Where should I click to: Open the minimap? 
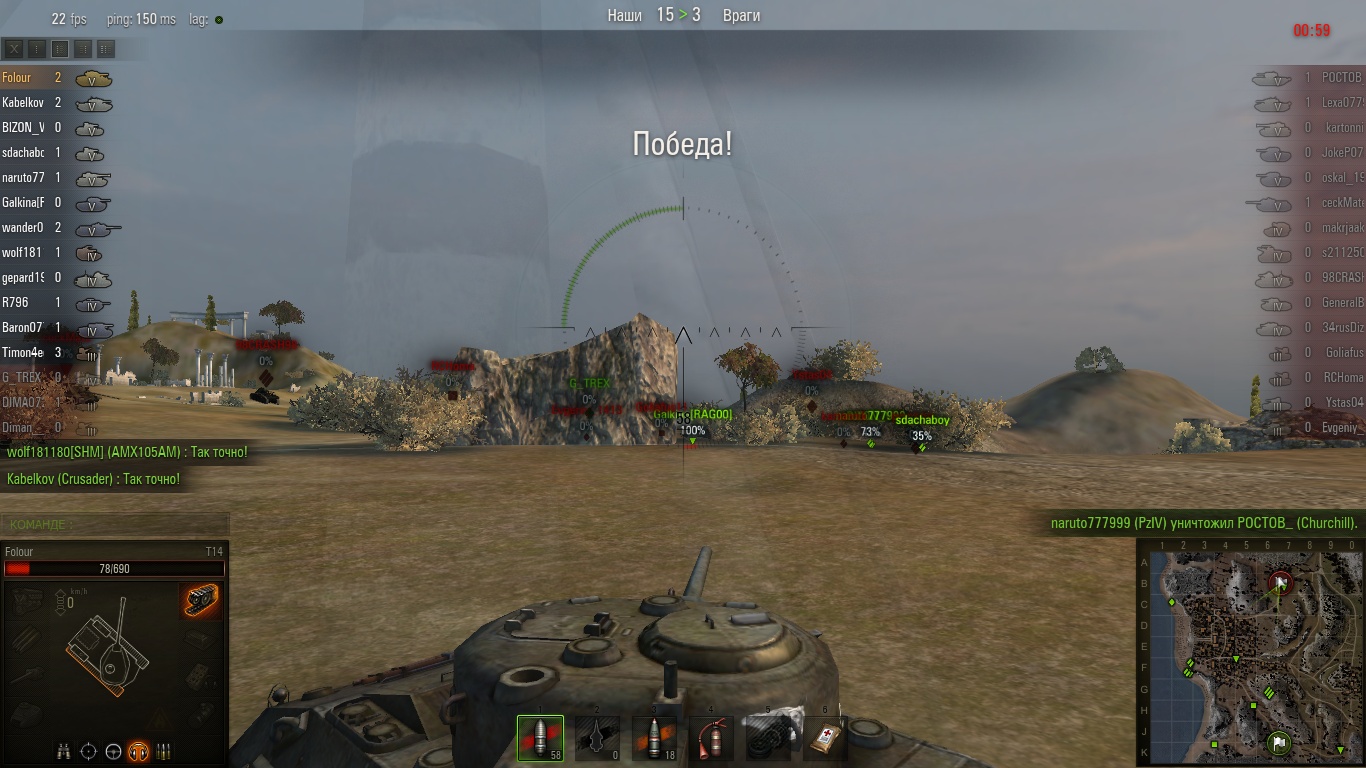[1250, 652]
